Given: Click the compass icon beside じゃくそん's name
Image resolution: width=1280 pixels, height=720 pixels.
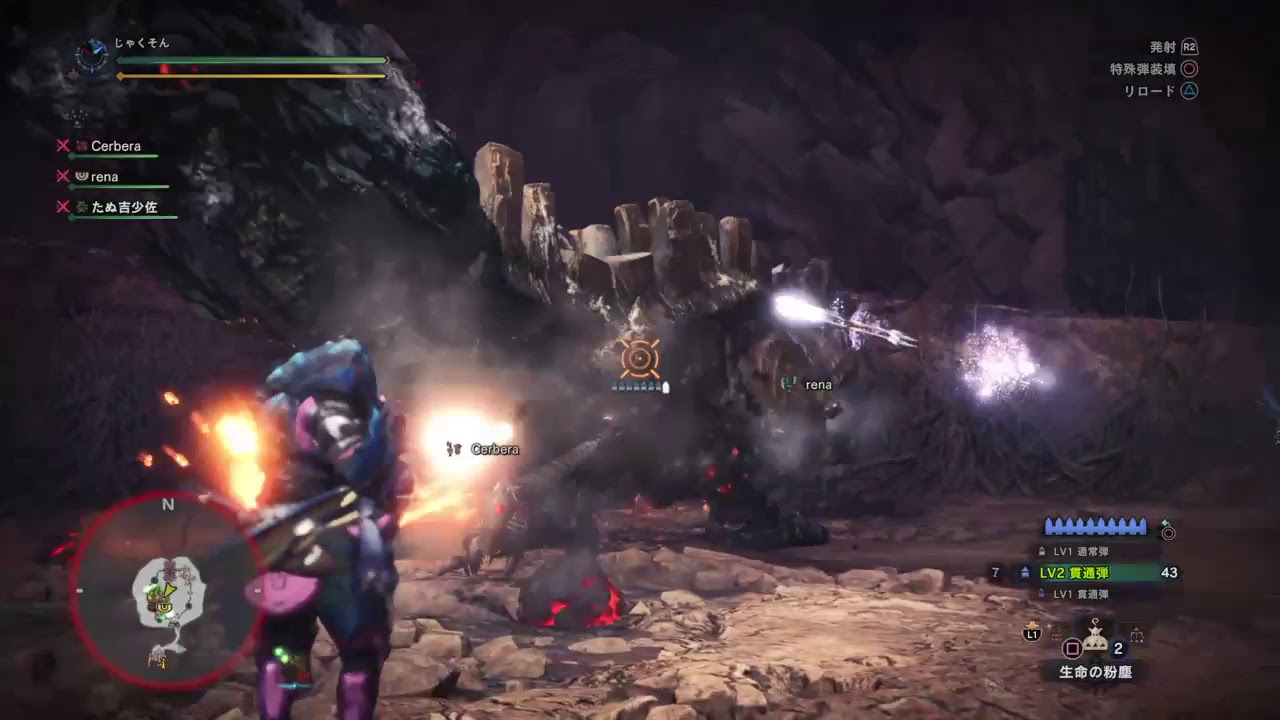Looking at the screenshot, I should pyautogui.click(x=92, y=55).
